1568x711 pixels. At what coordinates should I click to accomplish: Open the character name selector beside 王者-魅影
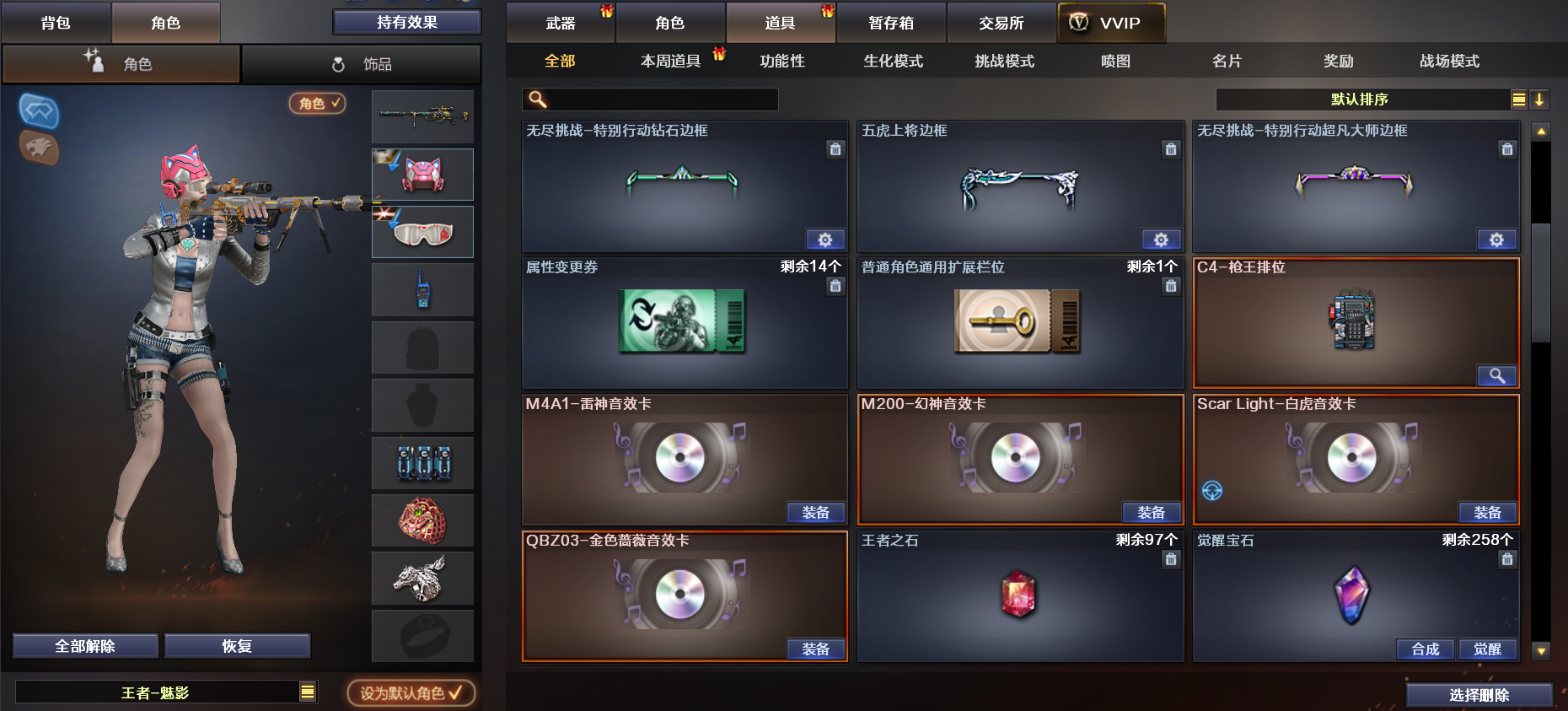tap(306, 692)
